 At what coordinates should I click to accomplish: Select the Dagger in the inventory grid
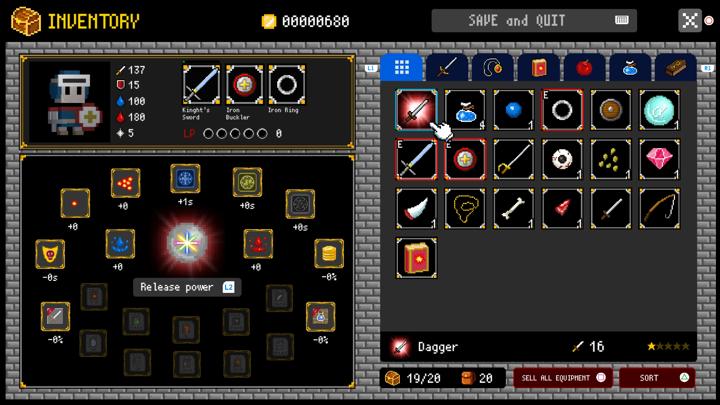(416, 110)
